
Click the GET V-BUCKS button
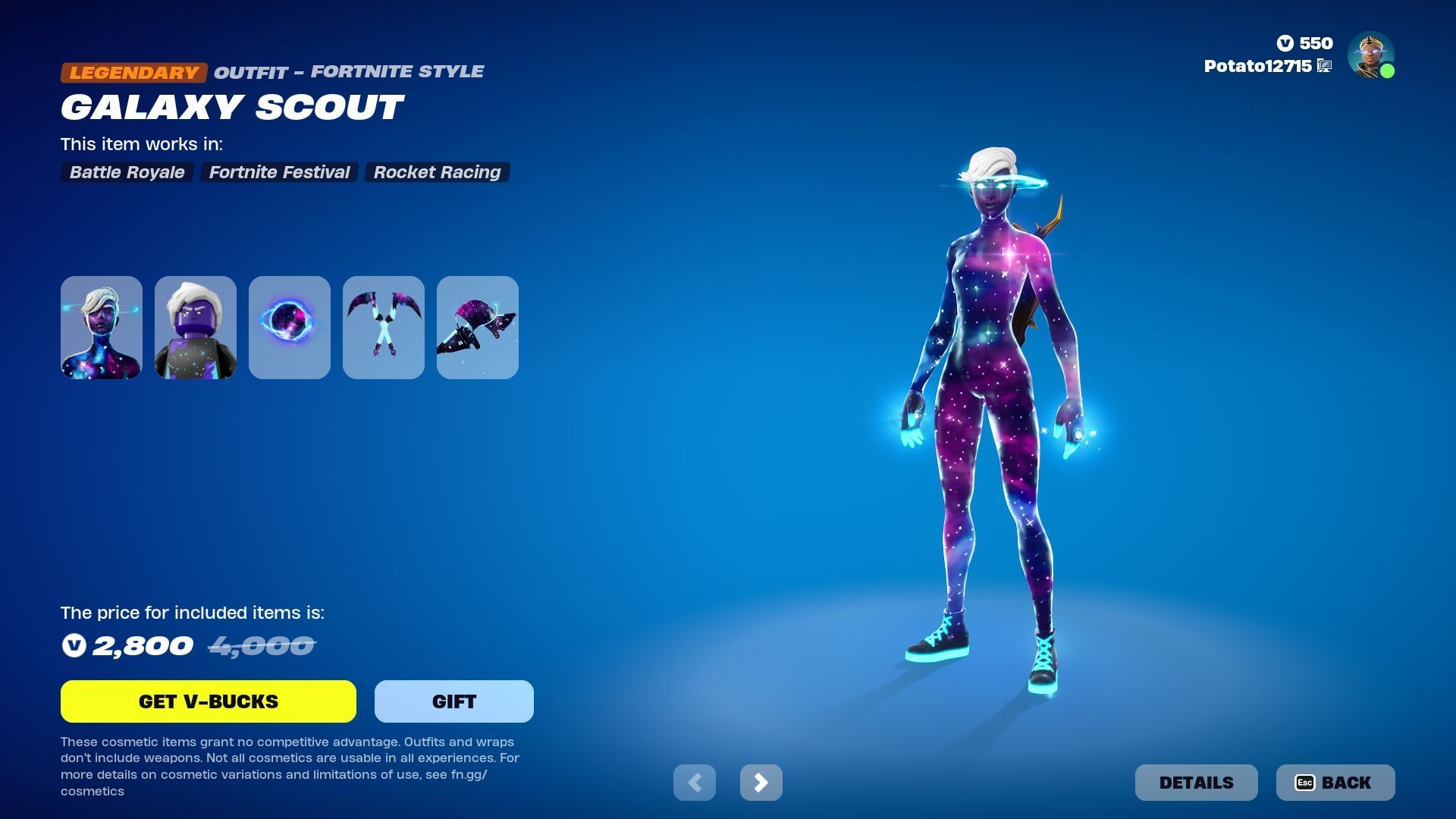tap(208, 701)
